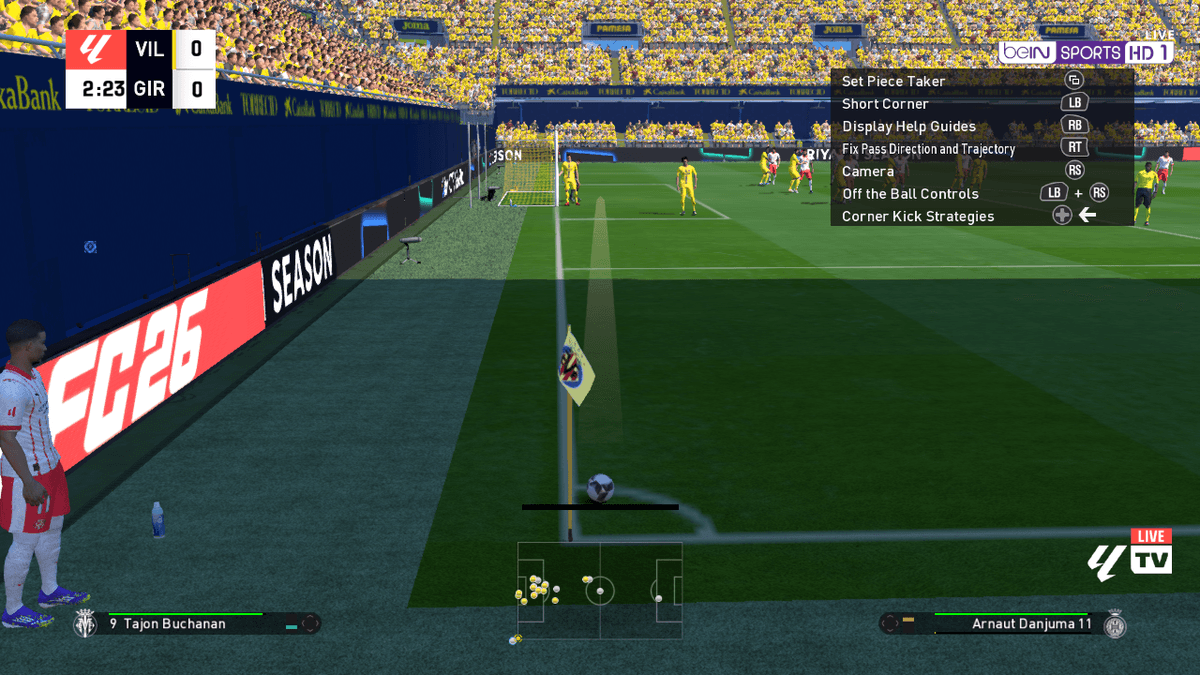Screen dimensions: 1200x675
Task: Open the Camera option
Action: coord(868,171)
